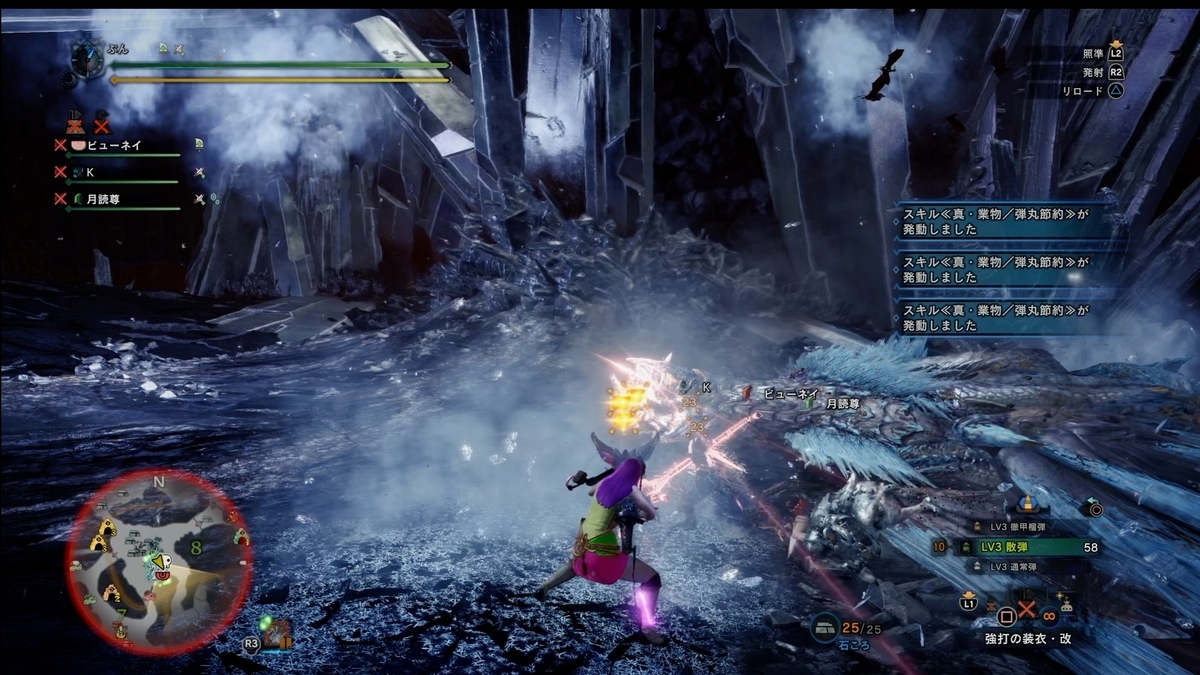Click the monster target icon beside the minimap

coord(276,632)
